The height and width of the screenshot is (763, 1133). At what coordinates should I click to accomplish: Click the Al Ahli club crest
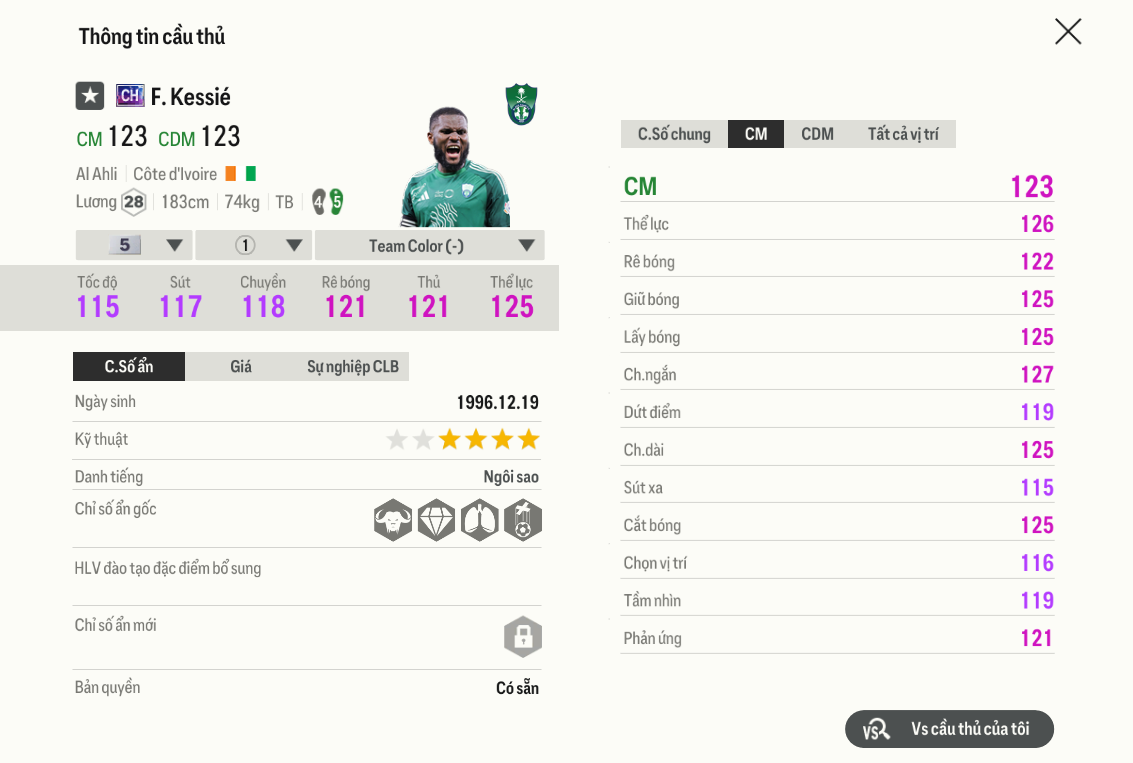[521, 104]
